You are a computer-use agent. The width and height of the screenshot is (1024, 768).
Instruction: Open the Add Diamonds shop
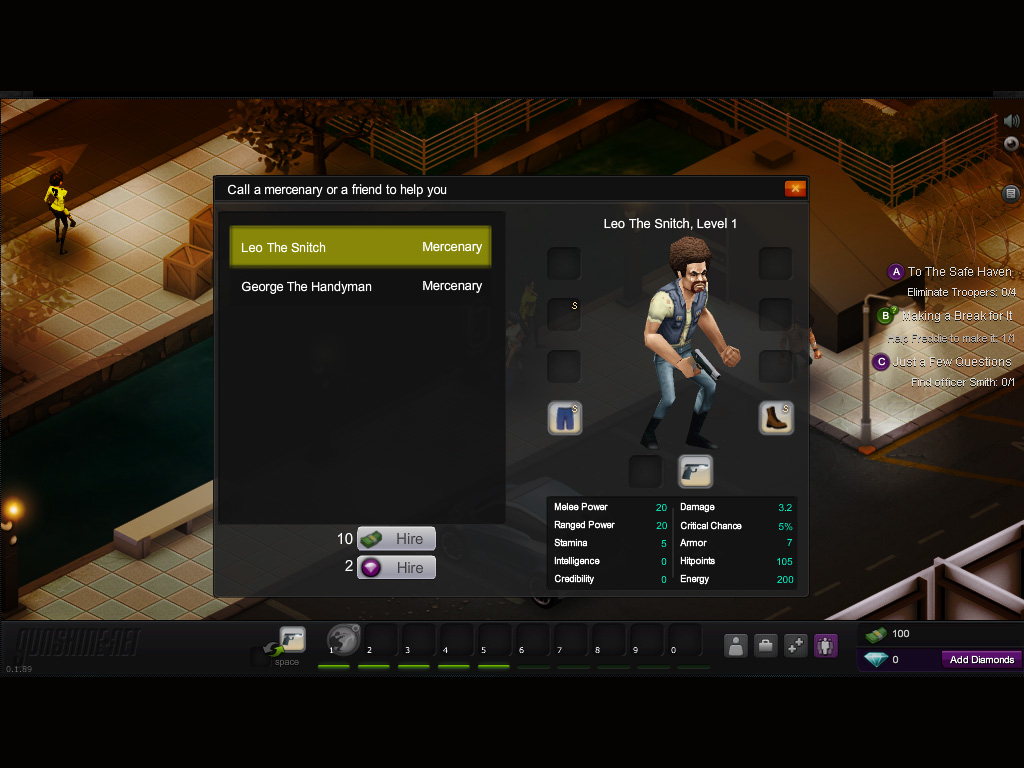tap(981, 660)
